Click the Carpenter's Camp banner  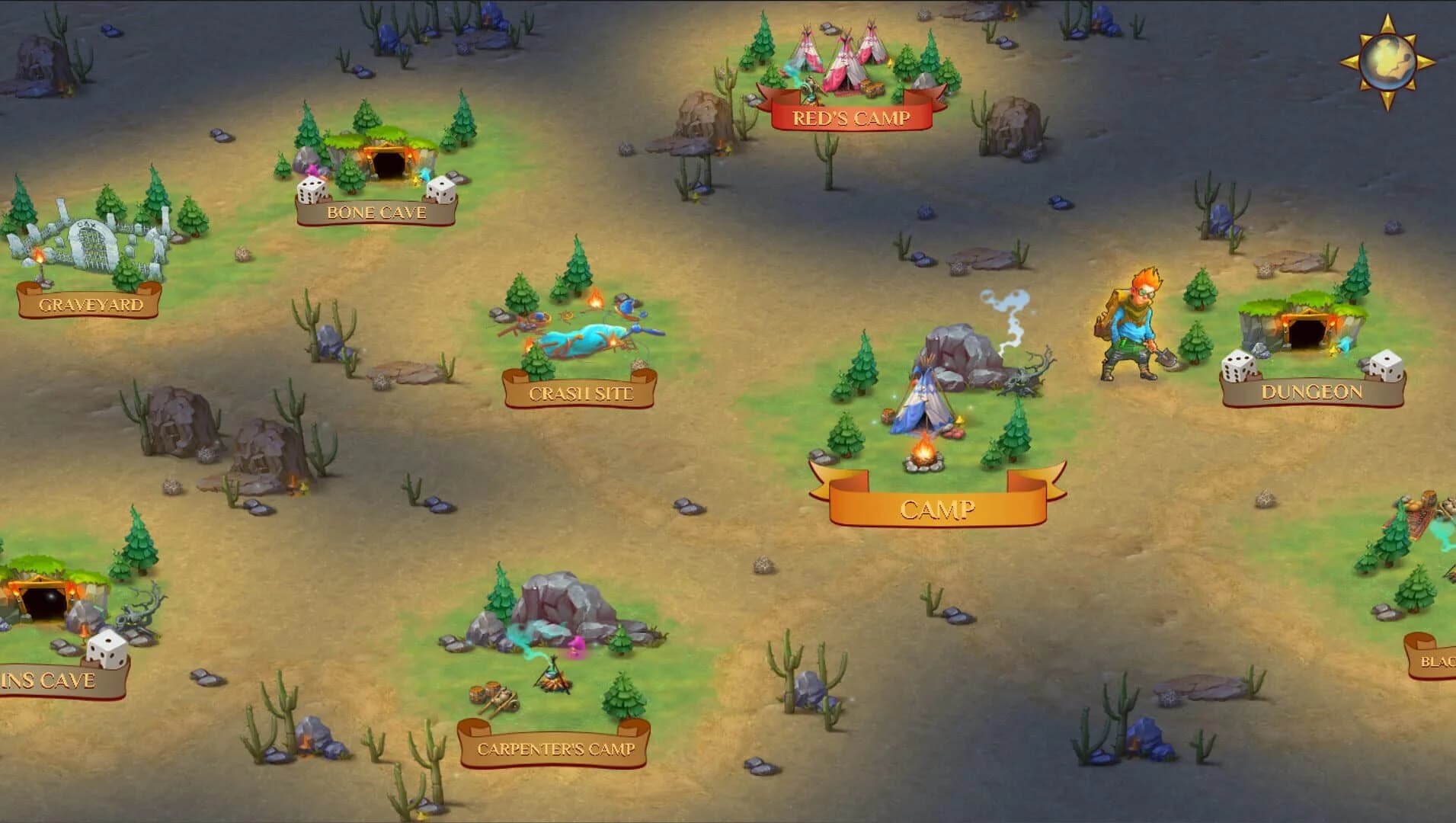[x=557, y=749]
